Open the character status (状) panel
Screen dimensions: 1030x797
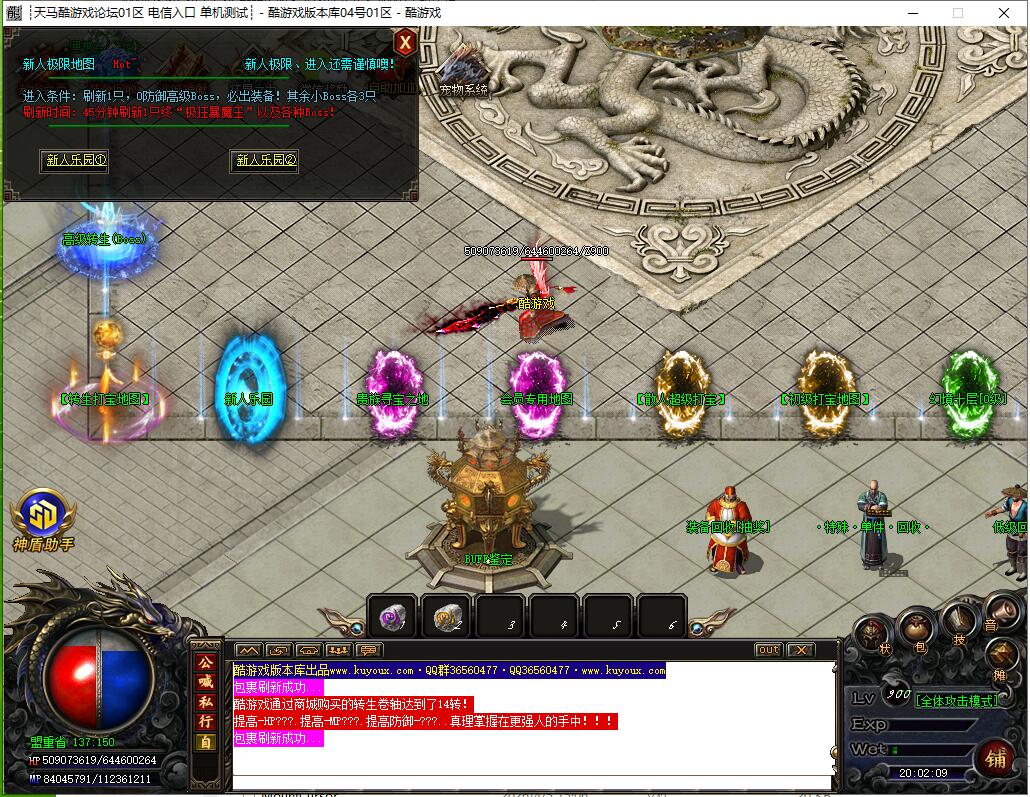(x=873, y=633)
